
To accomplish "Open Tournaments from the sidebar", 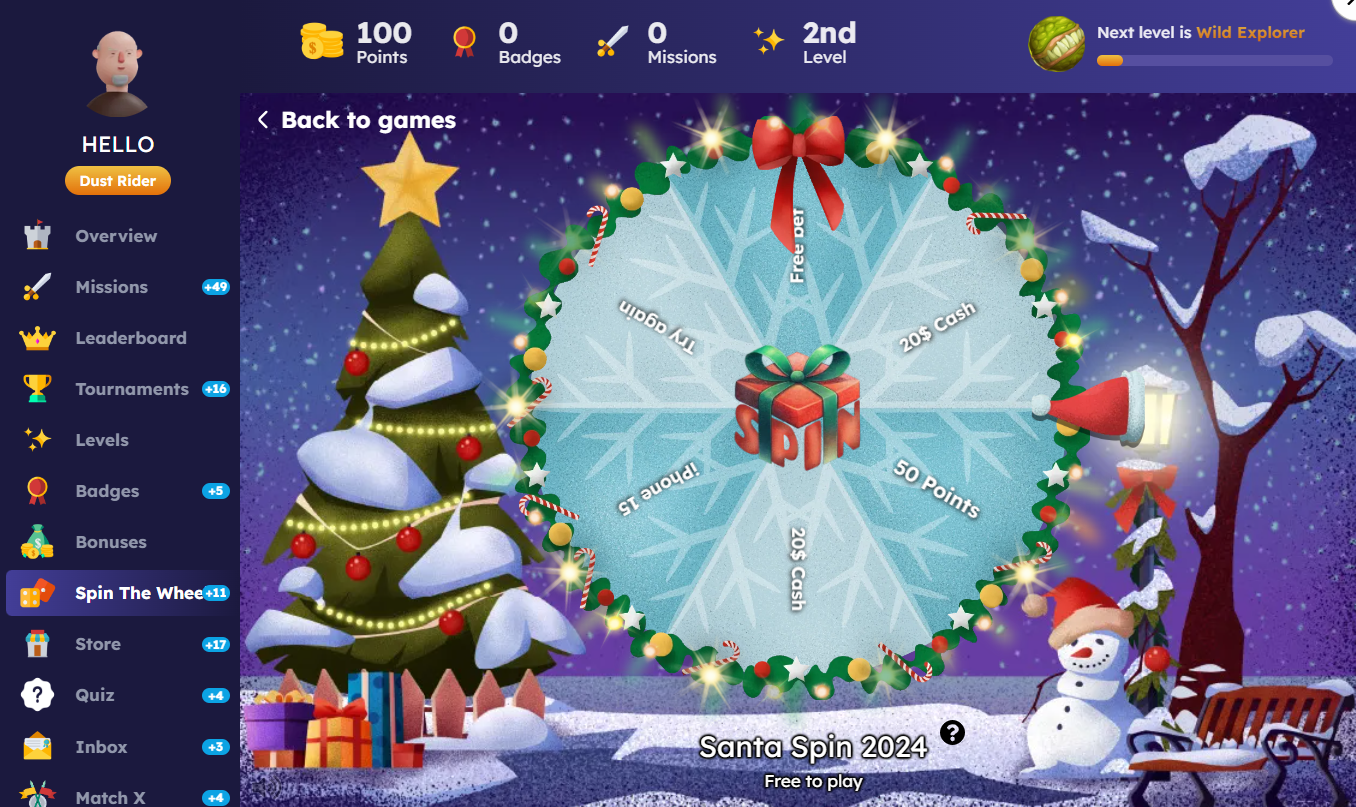I will [131, 389].
